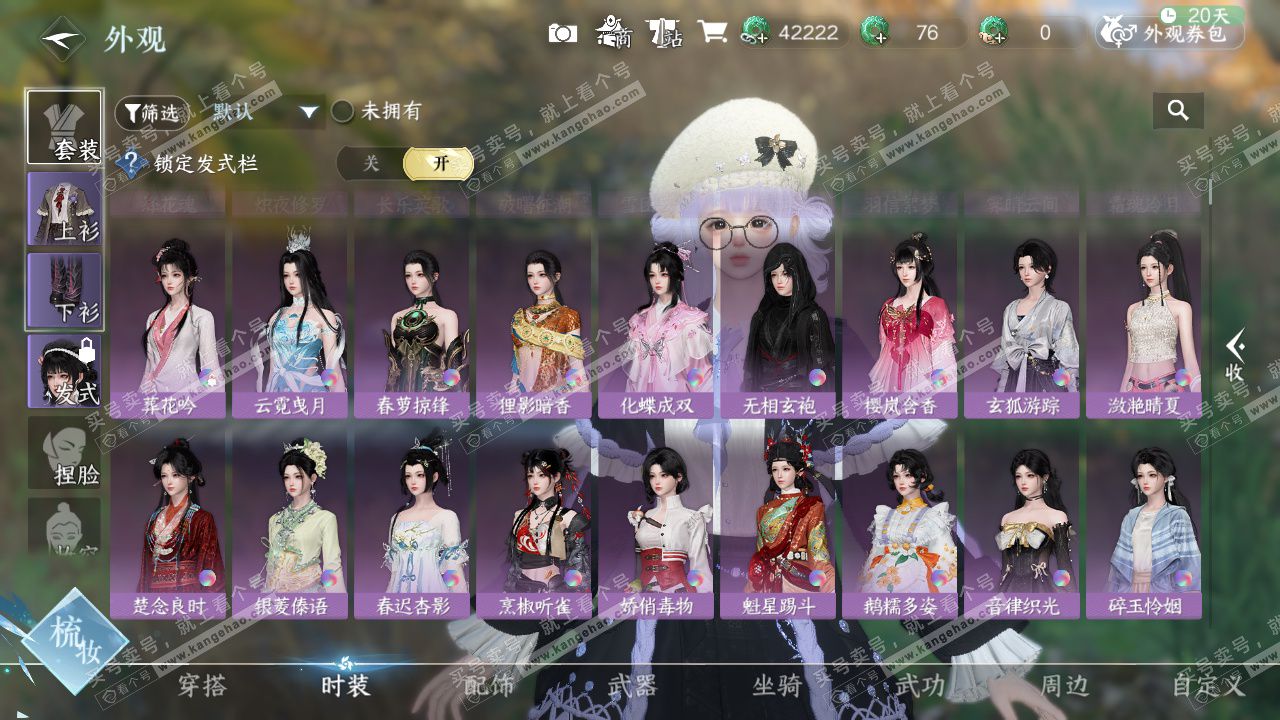
Task: Open the outfit search magnifier
Action: pyautogui.click(x=1178, y=111)
